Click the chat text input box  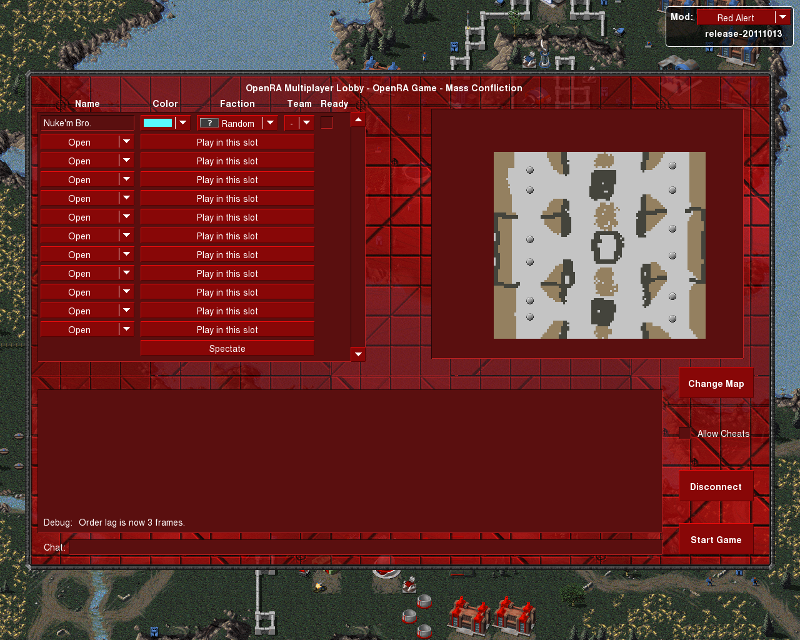pyautogui.click(x=360, y=547)
